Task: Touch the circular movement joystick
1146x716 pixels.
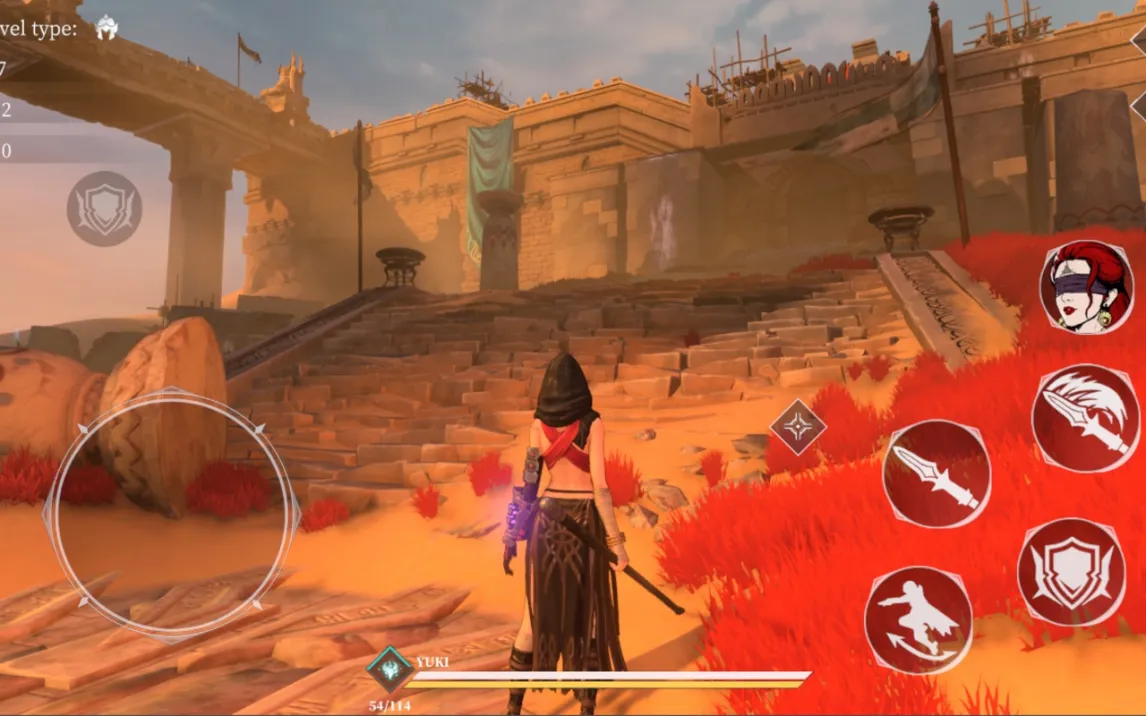Action: click(x=172, y=512)
